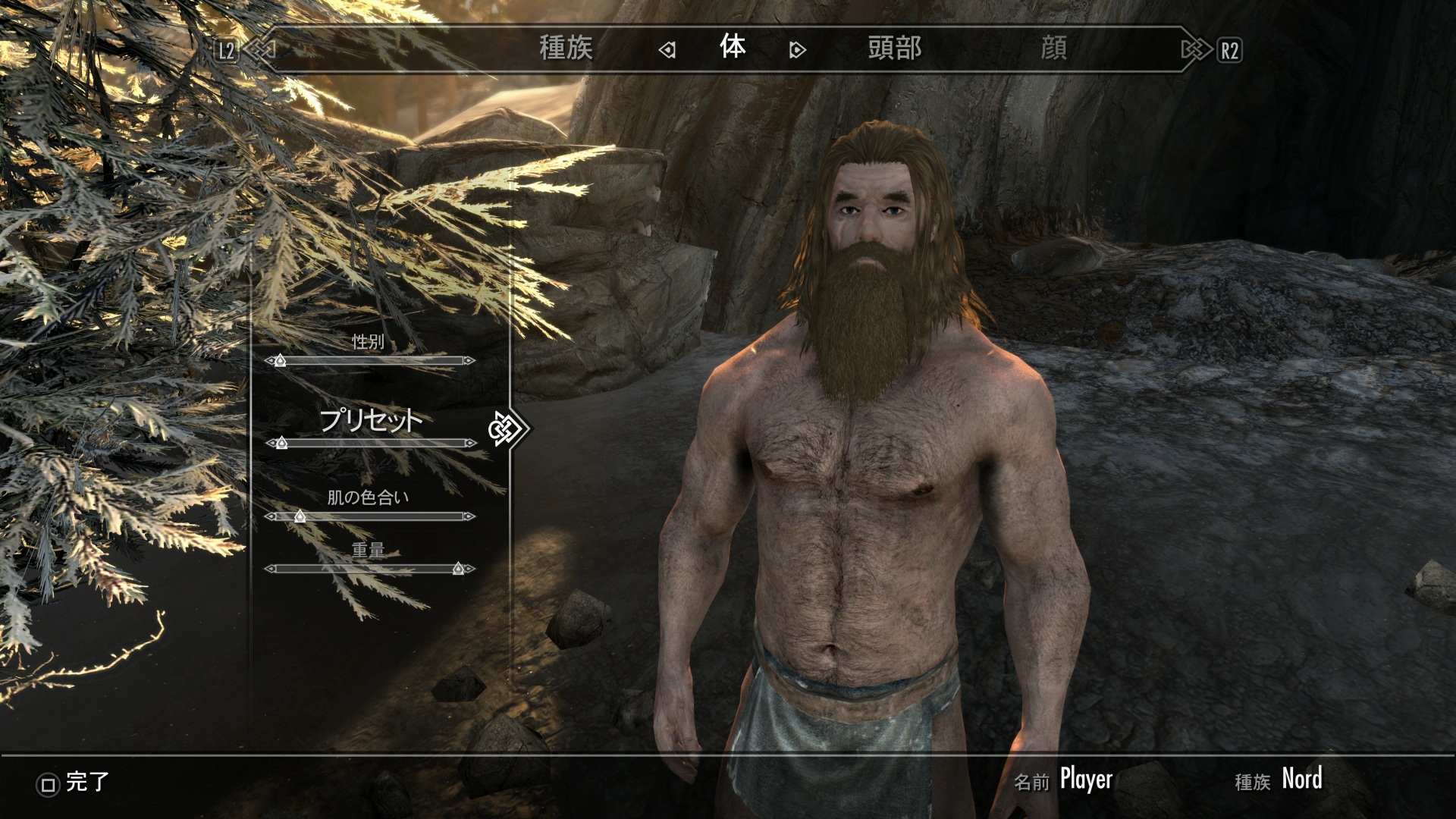Adjust the 性別 slider

370,360
